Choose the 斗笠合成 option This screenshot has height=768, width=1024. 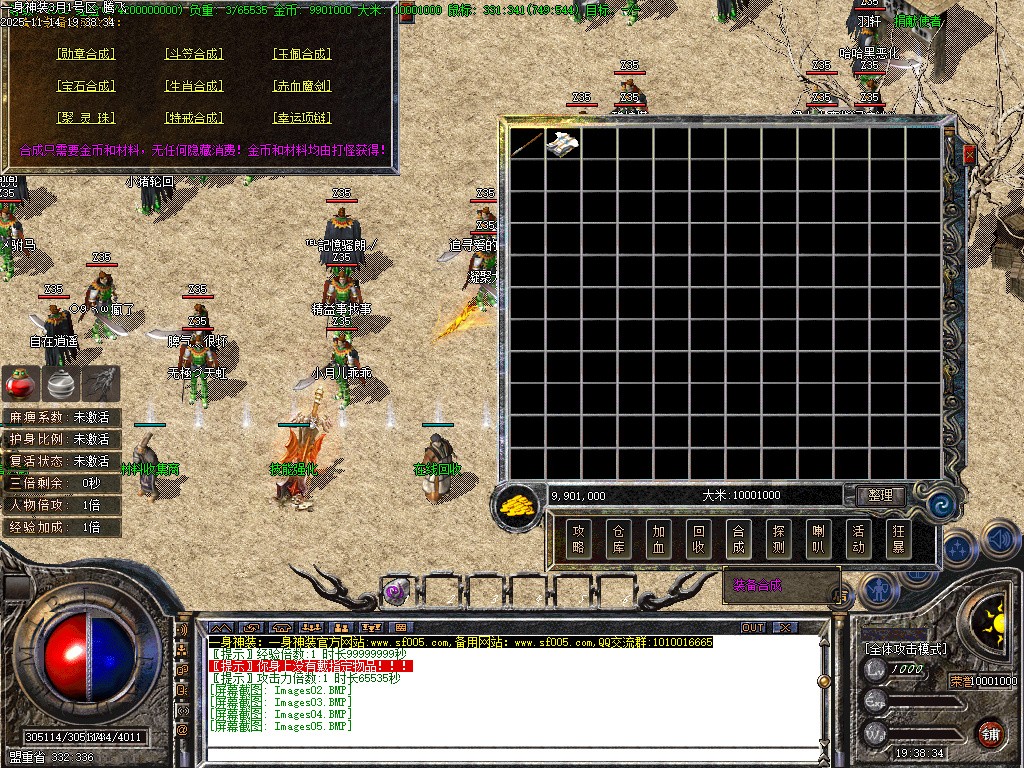pyautogui.click(x=193, y=54)
